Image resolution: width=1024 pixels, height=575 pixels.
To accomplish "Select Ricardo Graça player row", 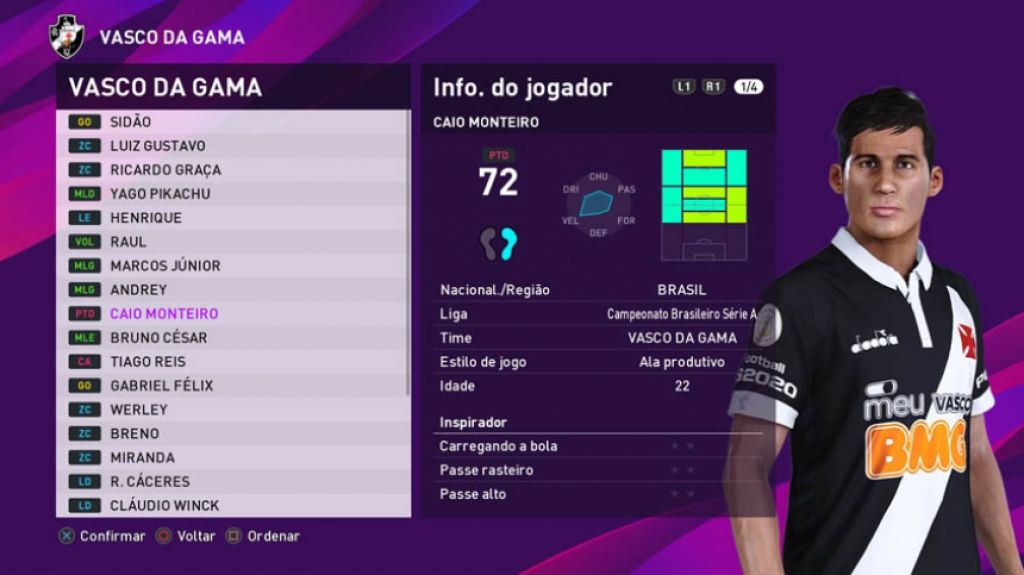I will [232, 170].
